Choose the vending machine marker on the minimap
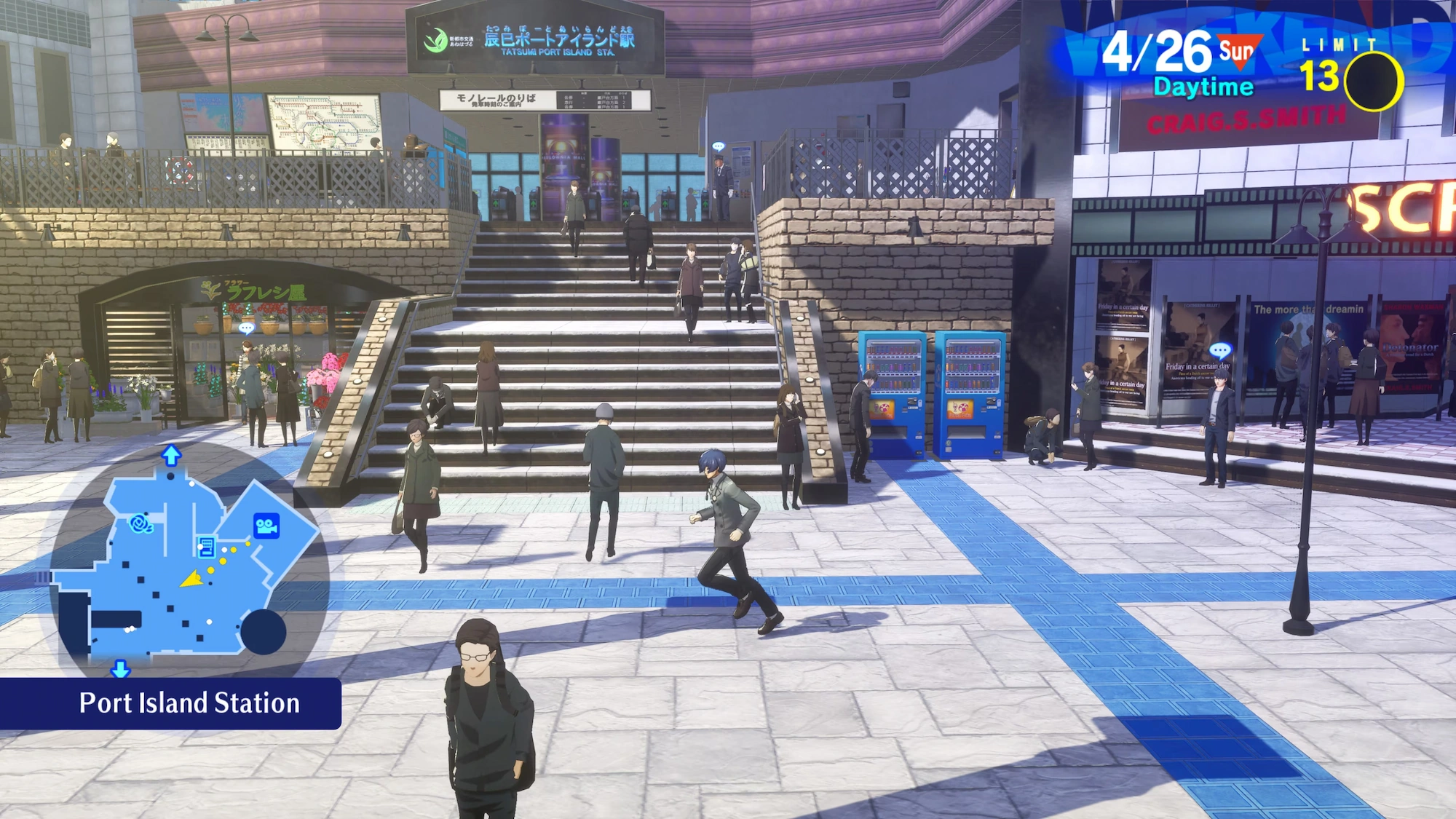This screenshot has width=1456, height=819. click(x=206, y=546)
